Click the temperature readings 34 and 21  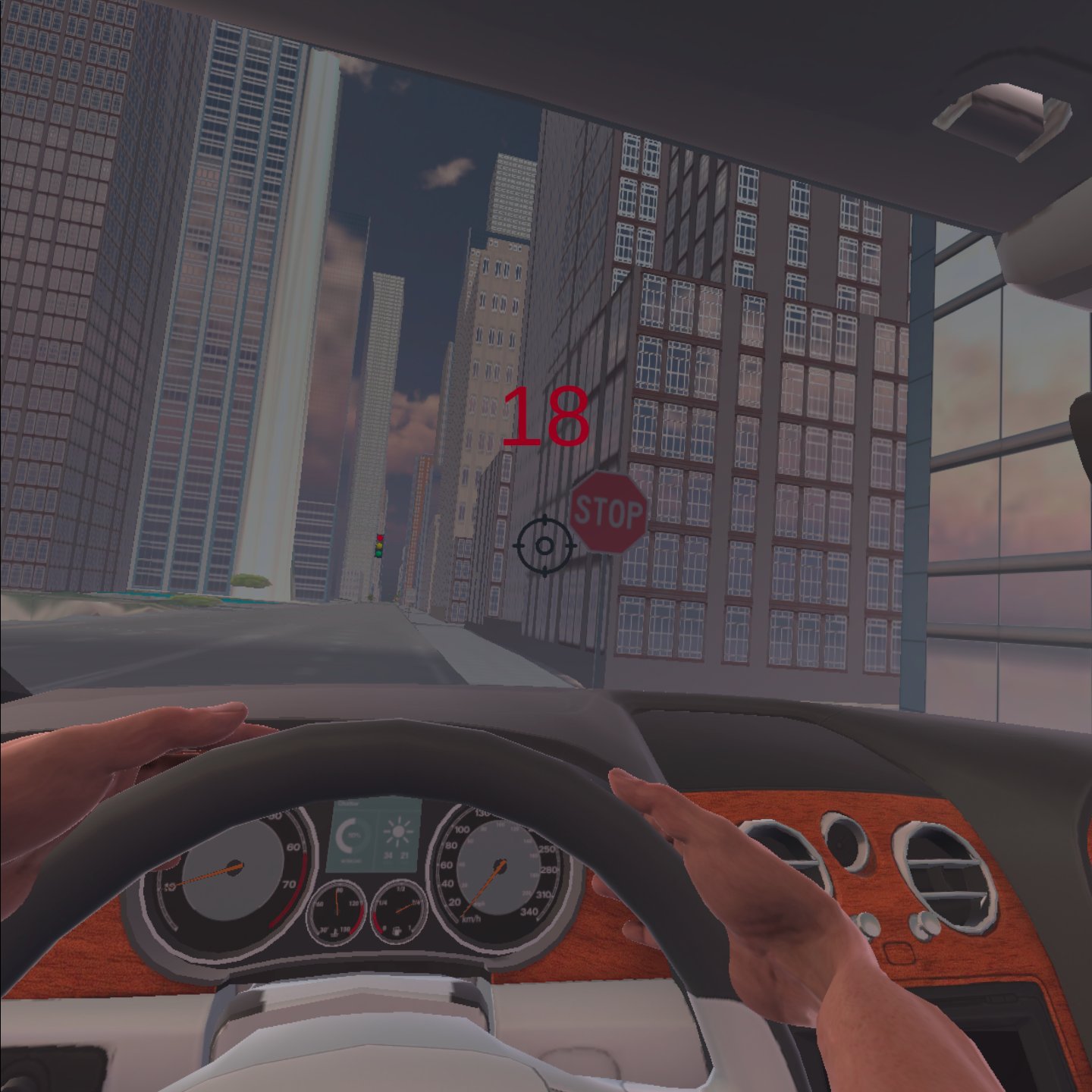[397, 855]
